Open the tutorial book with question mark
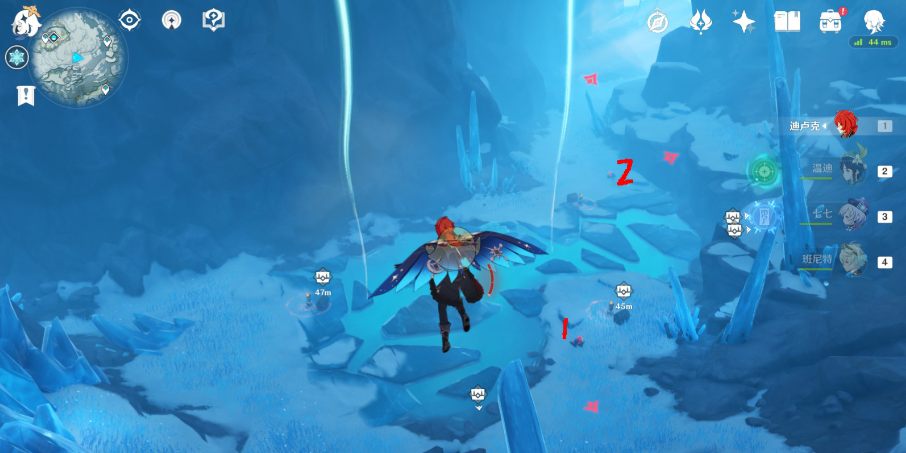Image resolution: width=906 pixels, height=453 pixels. click(213, 19)
